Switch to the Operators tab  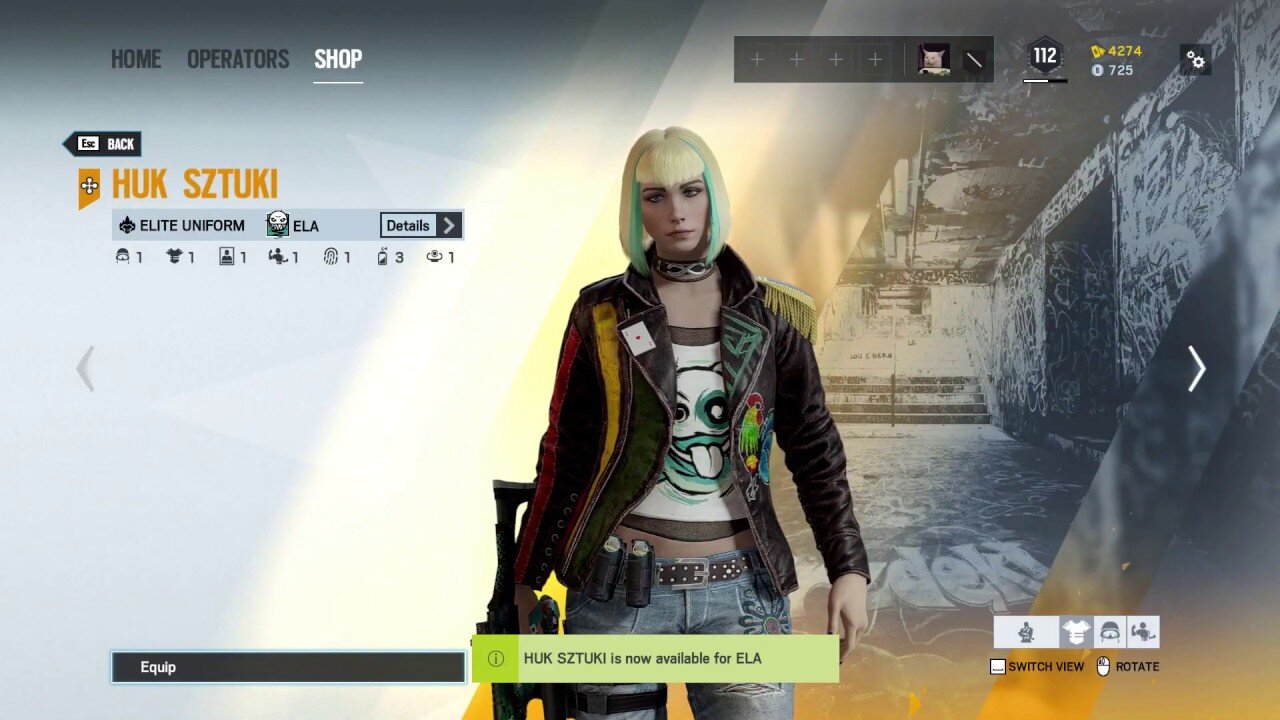pyautogui.click(x=238, y=59)
